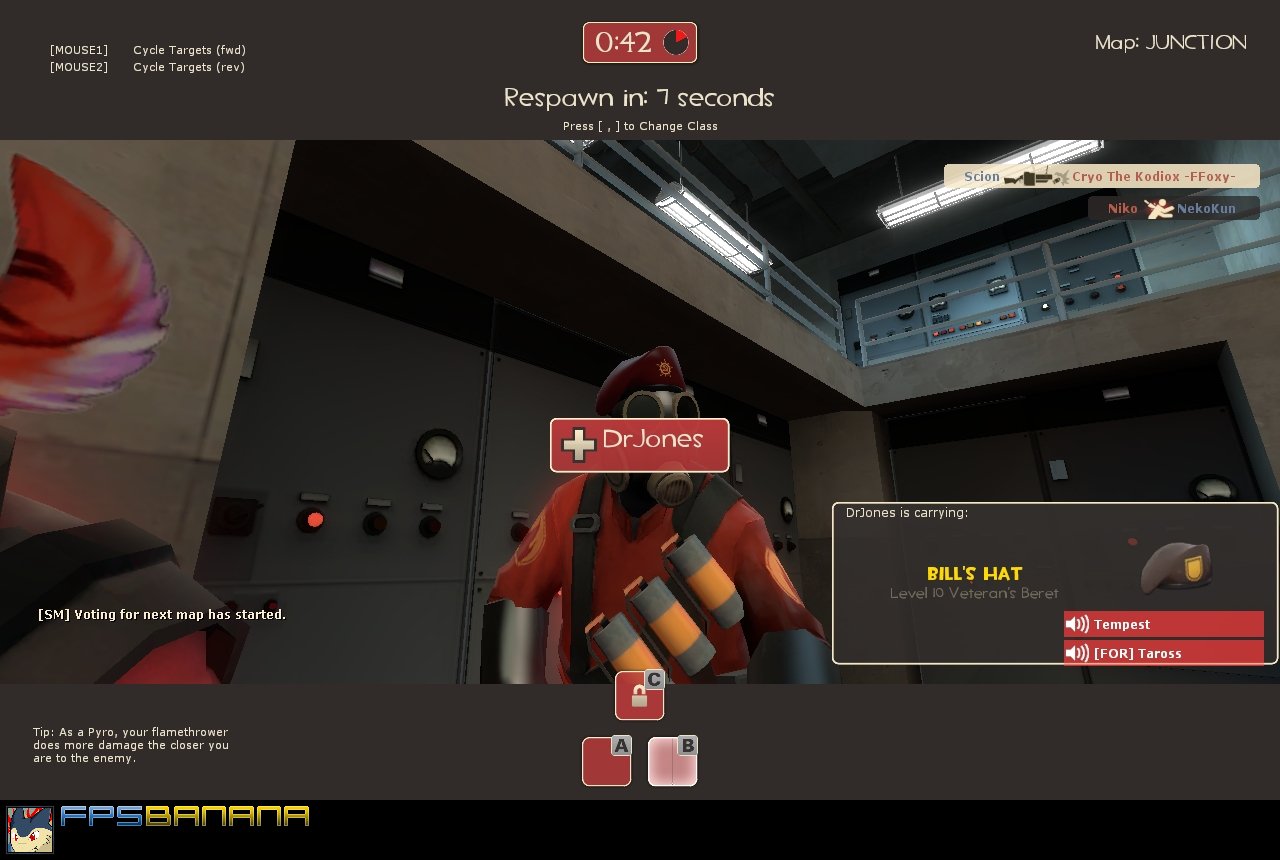The image size is (1280, 860).
Task: Click Press [ , ] to Change Class text
Action: click(x=639, y=126)
